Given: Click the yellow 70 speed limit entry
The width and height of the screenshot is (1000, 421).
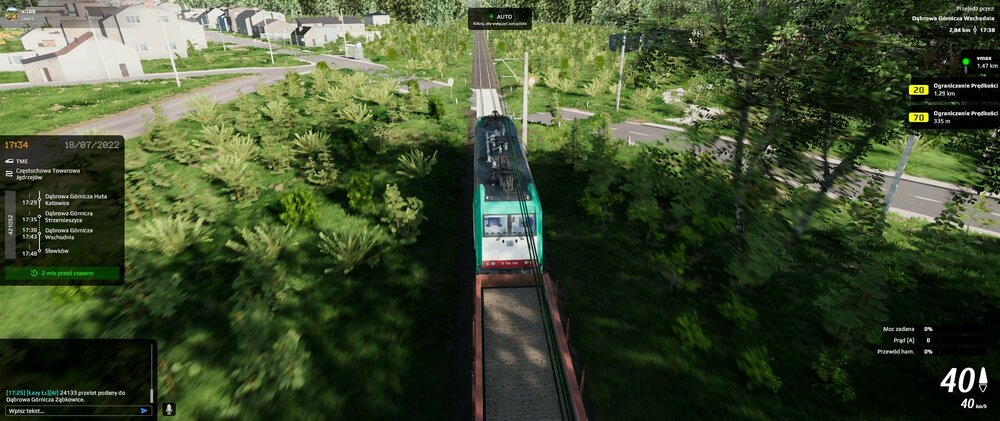Looking at the screenshot, I should point(917,117).
